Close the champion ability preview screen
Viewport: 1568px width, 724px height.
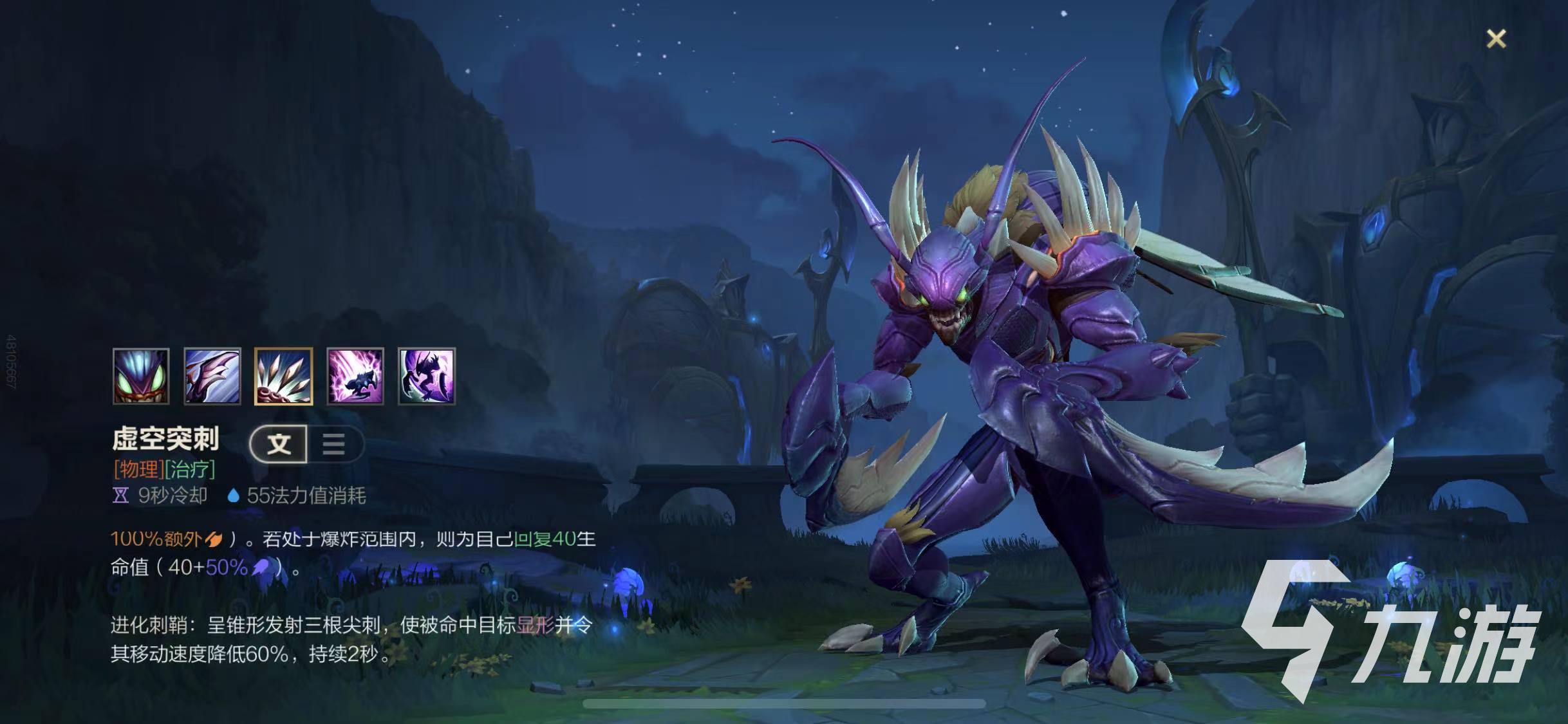1496,39
